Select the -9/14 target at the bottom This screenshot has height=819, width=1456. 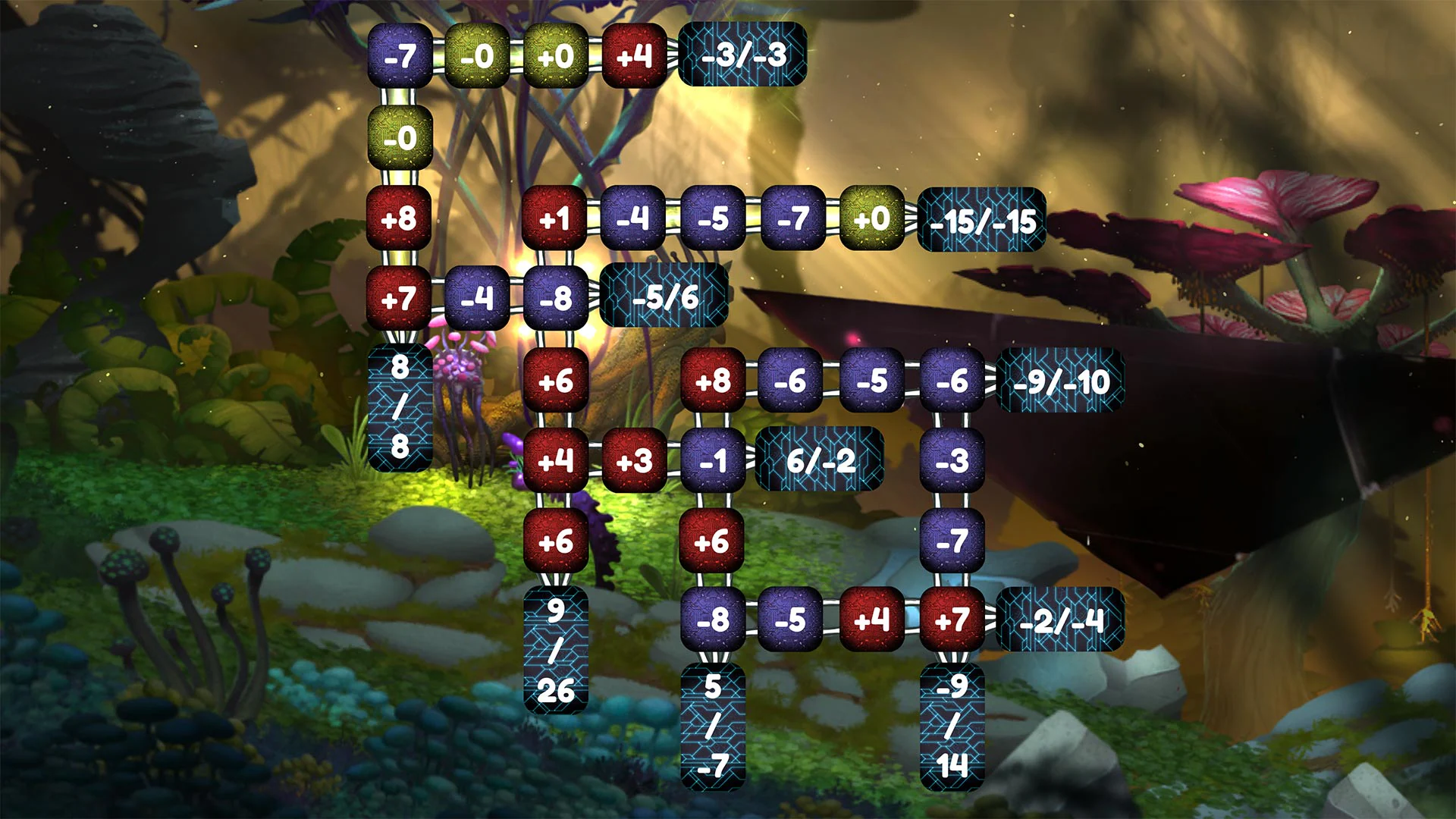(952, 728)
